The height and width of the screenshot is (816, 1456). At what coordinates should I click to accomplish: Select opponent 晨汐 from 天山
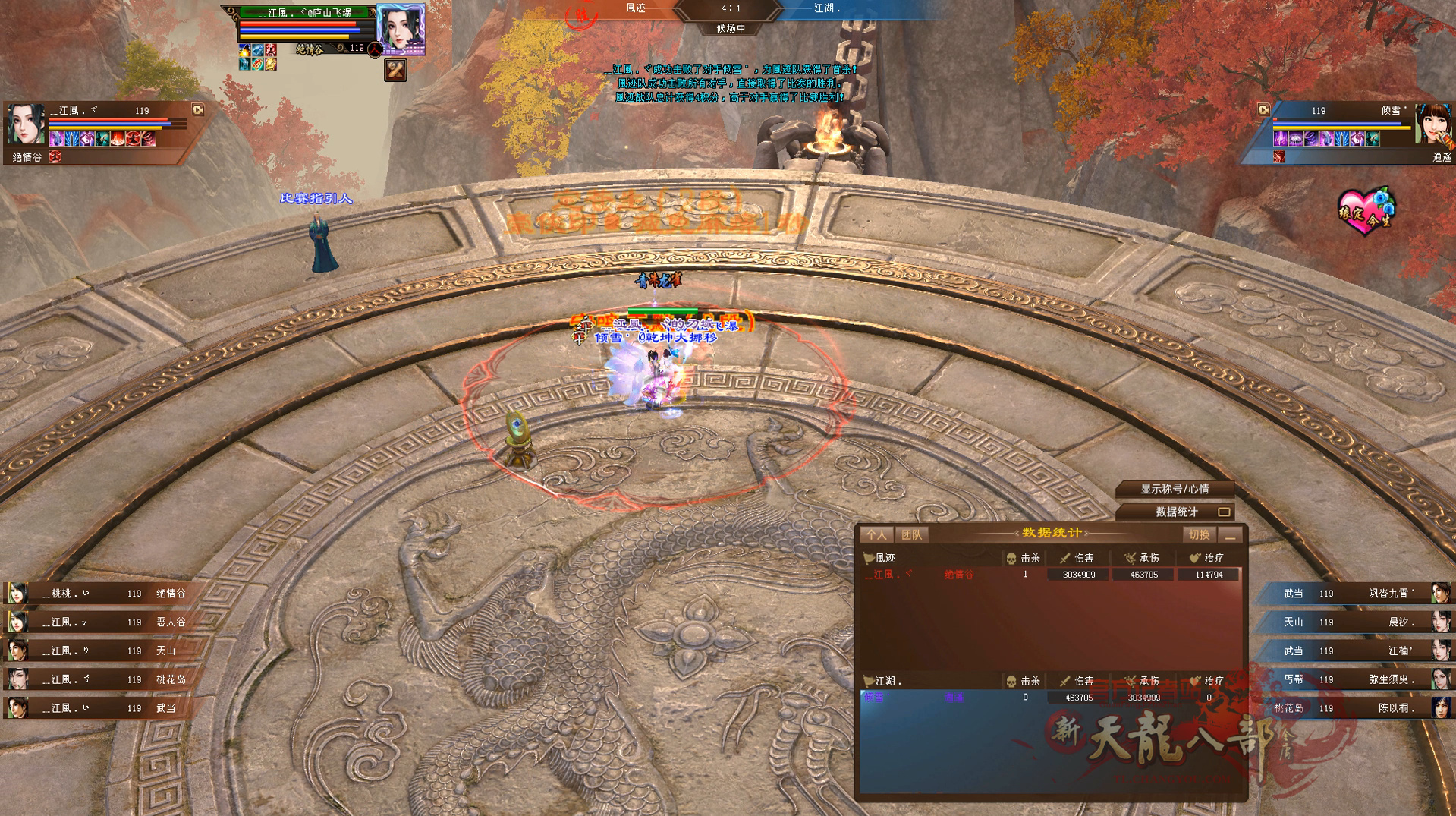click(1358, 622)
